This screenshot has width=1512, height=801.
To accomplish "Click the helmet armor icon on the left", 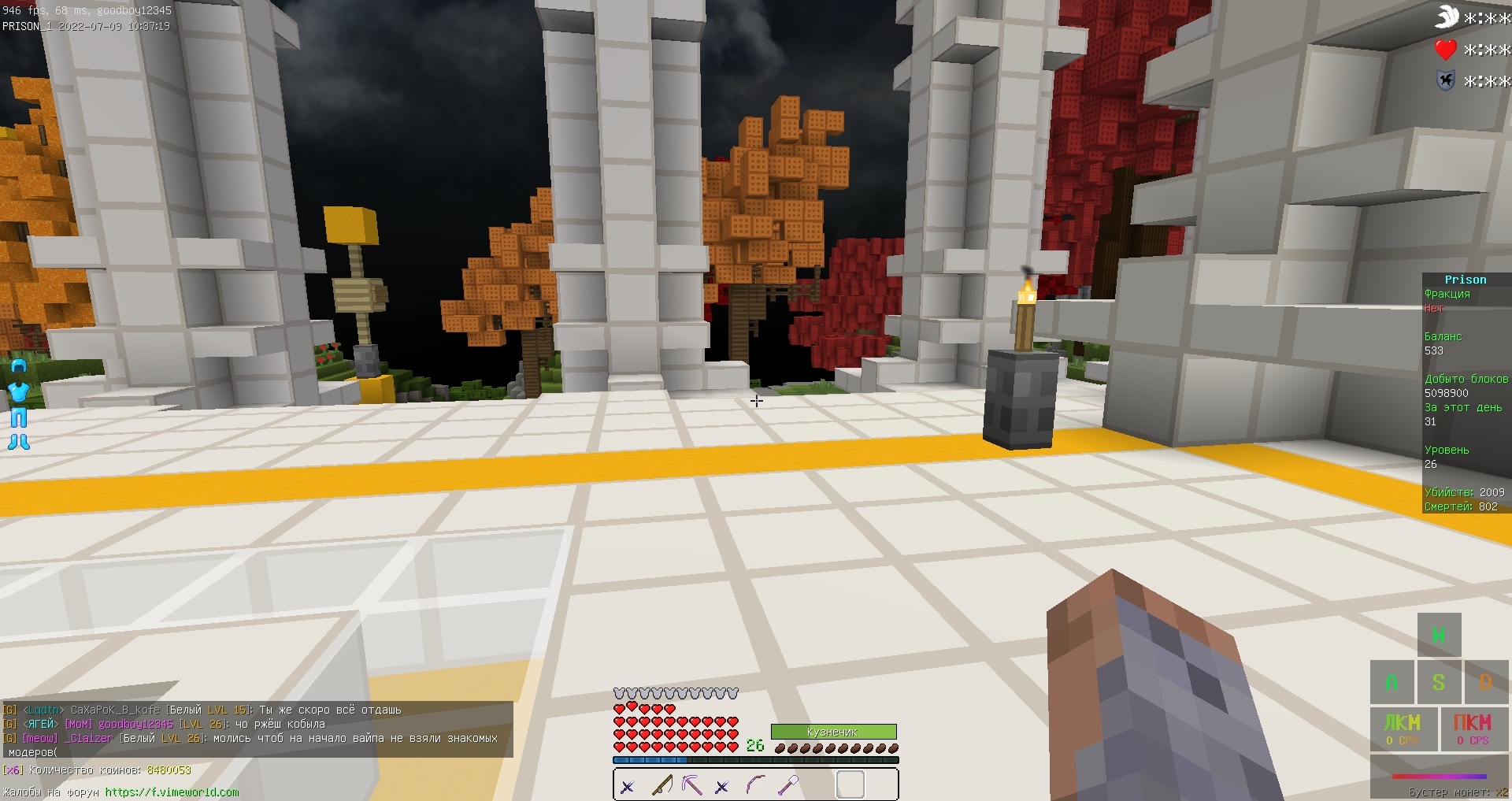I will [x=17, y=365].
